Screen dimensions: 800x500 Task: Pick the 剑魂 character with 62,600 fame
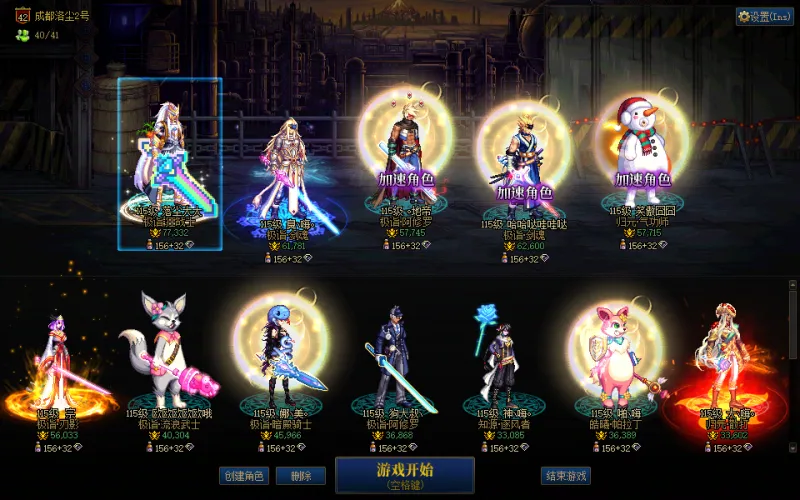pos(524,160)
